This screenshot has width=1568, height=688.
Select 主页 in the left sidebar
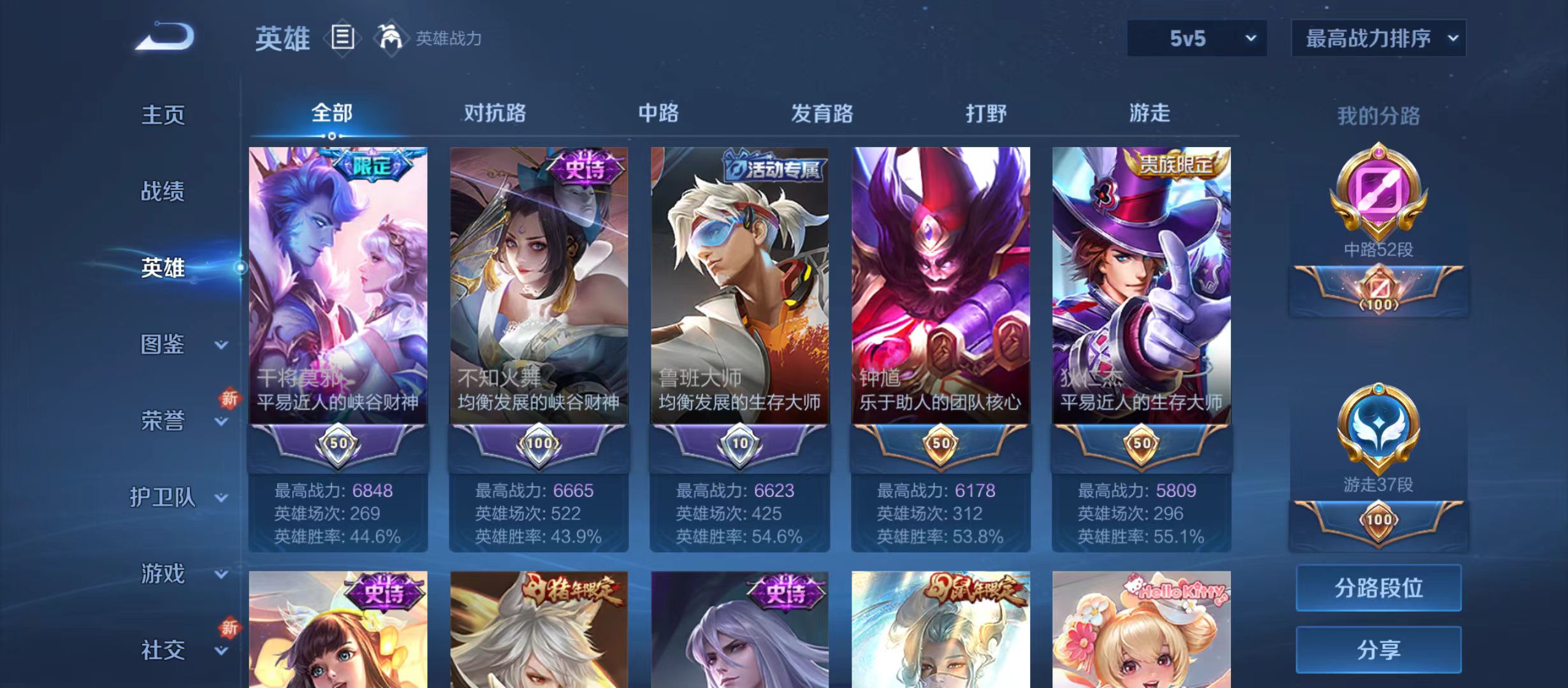(x=163, y=116)
